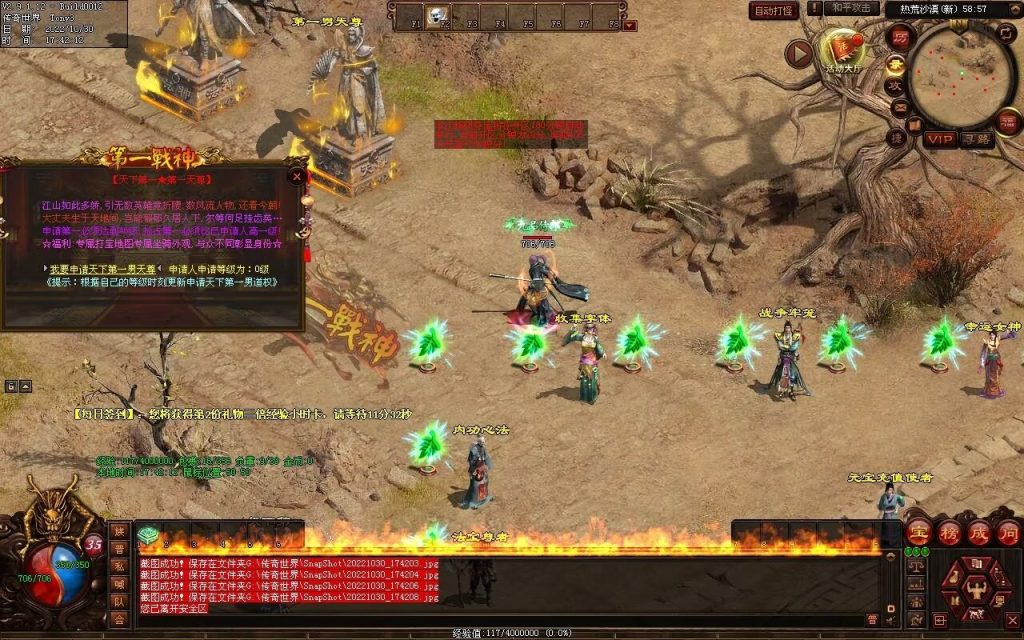Choose the 我要申请天下第一男天尊 dialog option
Viewport: 1024px width, 640px height.
click(x=103, y=269)
